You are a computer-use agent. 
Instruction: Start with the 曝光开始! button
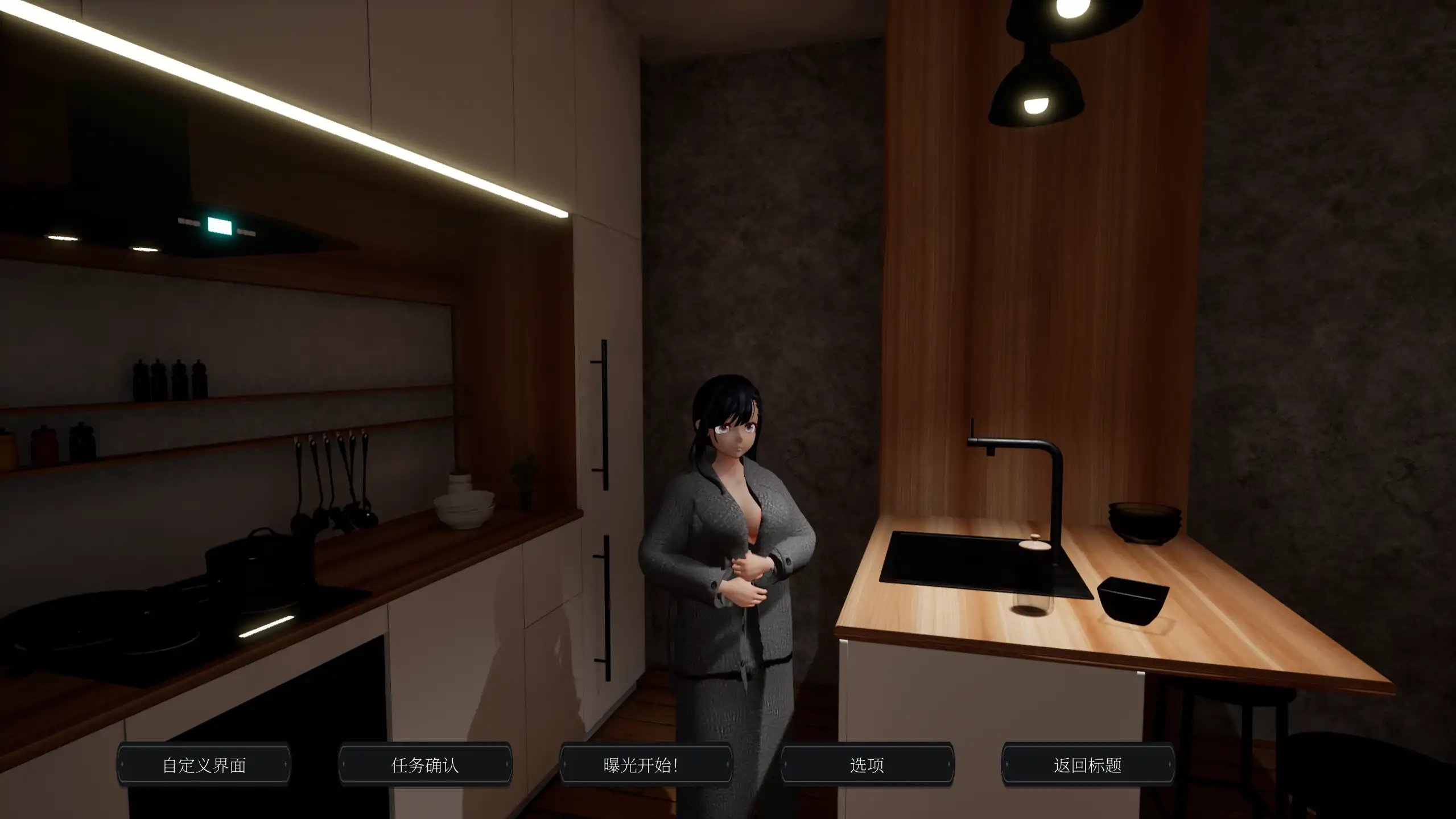646,765
